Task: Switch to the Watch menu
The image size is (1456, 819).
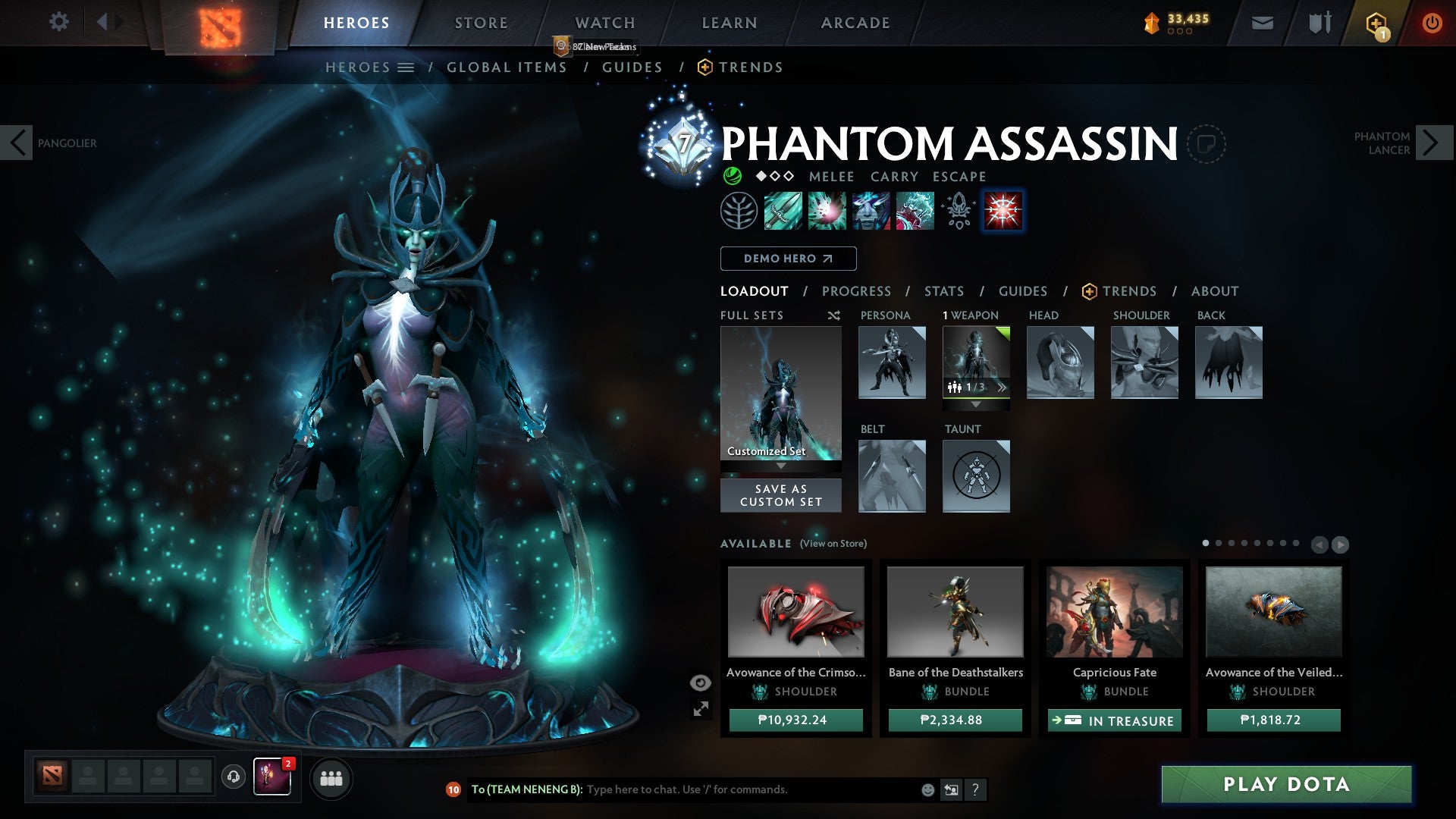Action: [604, 22]
